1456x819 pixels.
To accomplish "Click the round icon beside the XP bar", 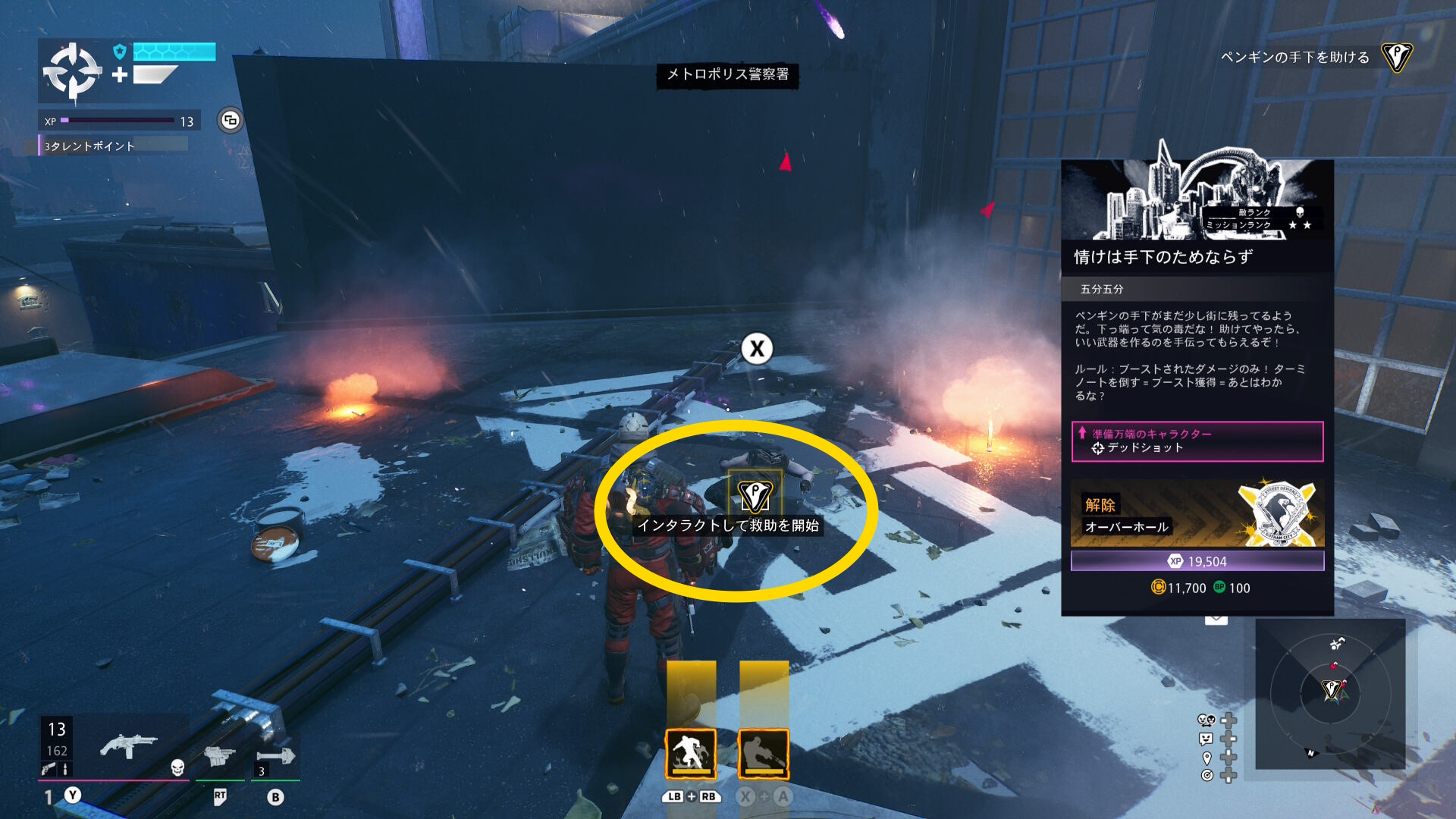I will click(x=230, y=121).
